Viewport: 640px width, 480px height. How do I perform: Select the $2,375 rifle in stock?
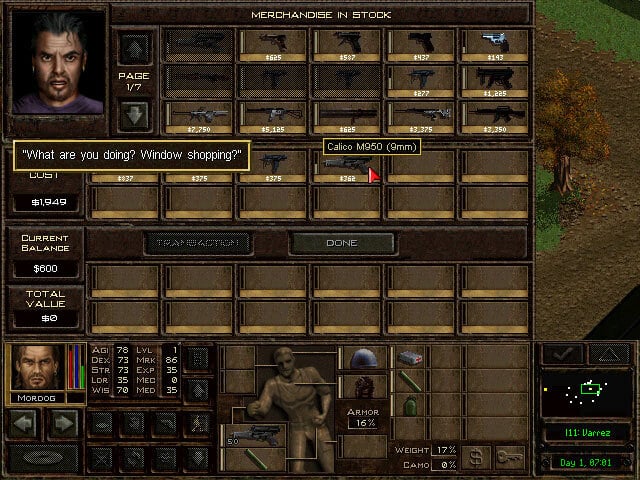(x=420, y=116)
